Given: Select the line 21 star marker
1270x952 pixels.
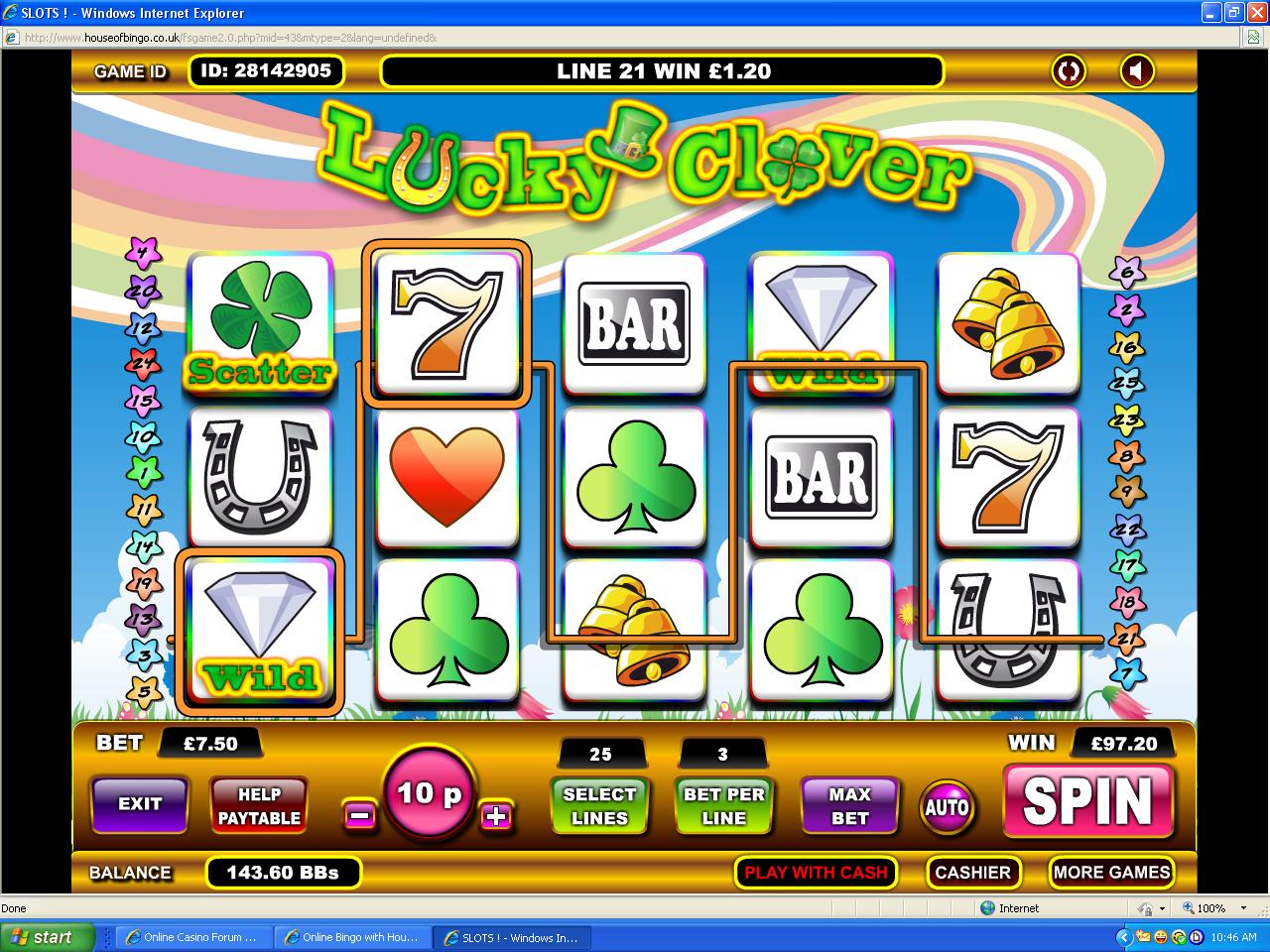Looking at the screenshot, I should pos(1126,638).
